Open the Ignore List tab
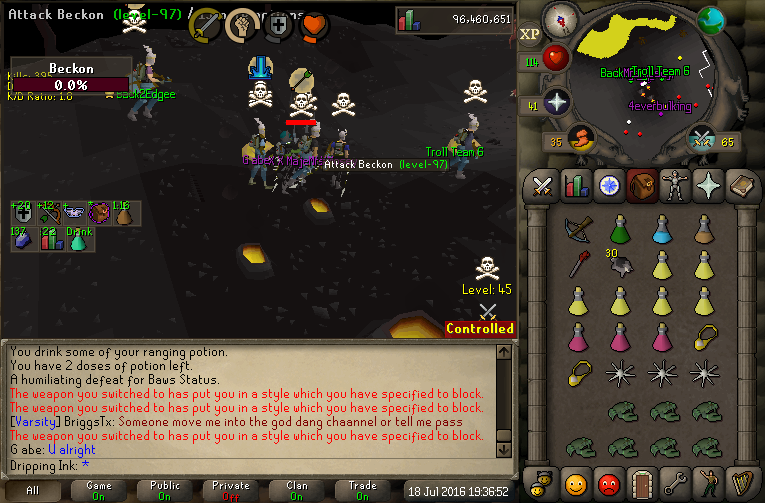The height and width of the screenshot is (503, 765). click(609, 483)
